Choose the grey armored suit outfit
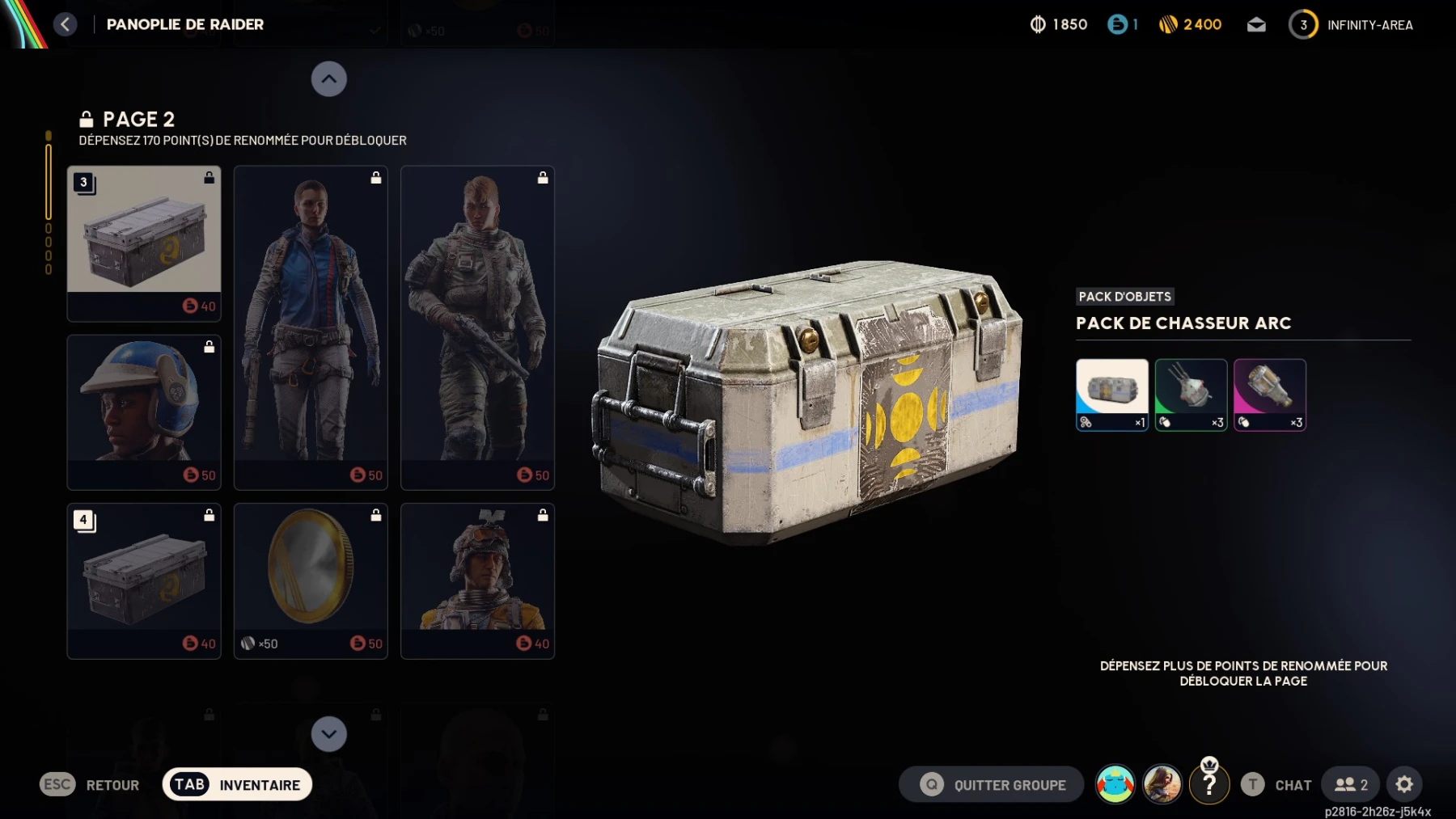 click(x=477, y=327)
